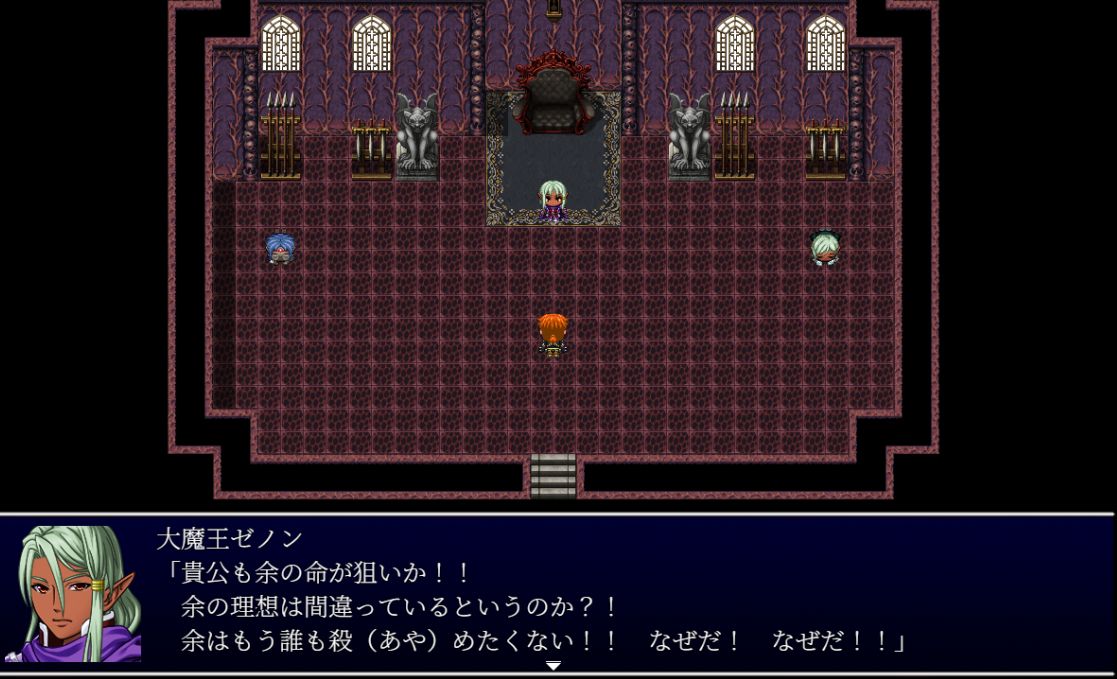Click the white continue arrow below the dialogue
The height and width of the screenshot is (679, 1117).
coord(553,665)
